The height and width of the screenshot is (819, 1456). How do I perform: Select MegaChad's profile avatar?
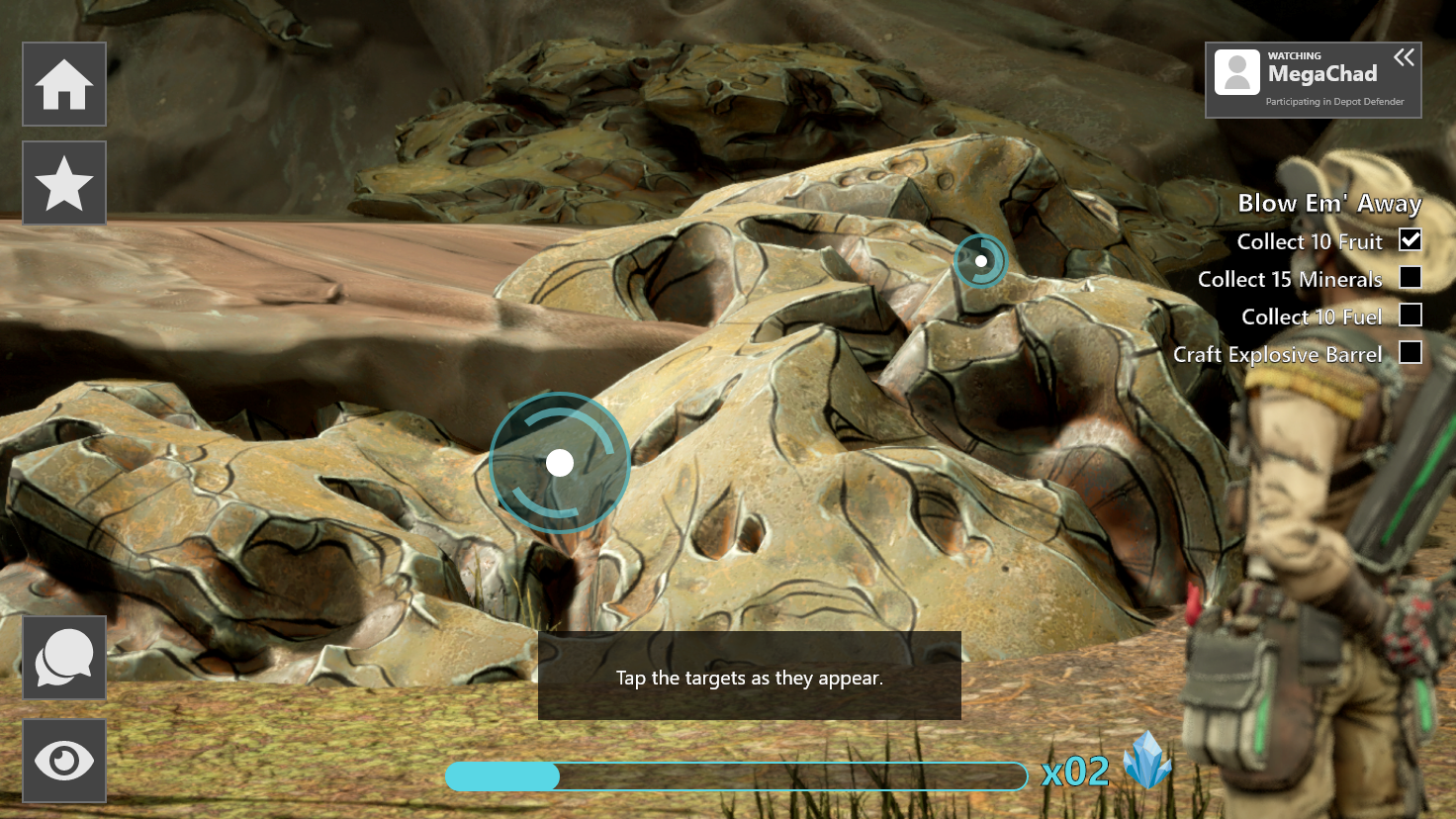[x=1237, y=73]
